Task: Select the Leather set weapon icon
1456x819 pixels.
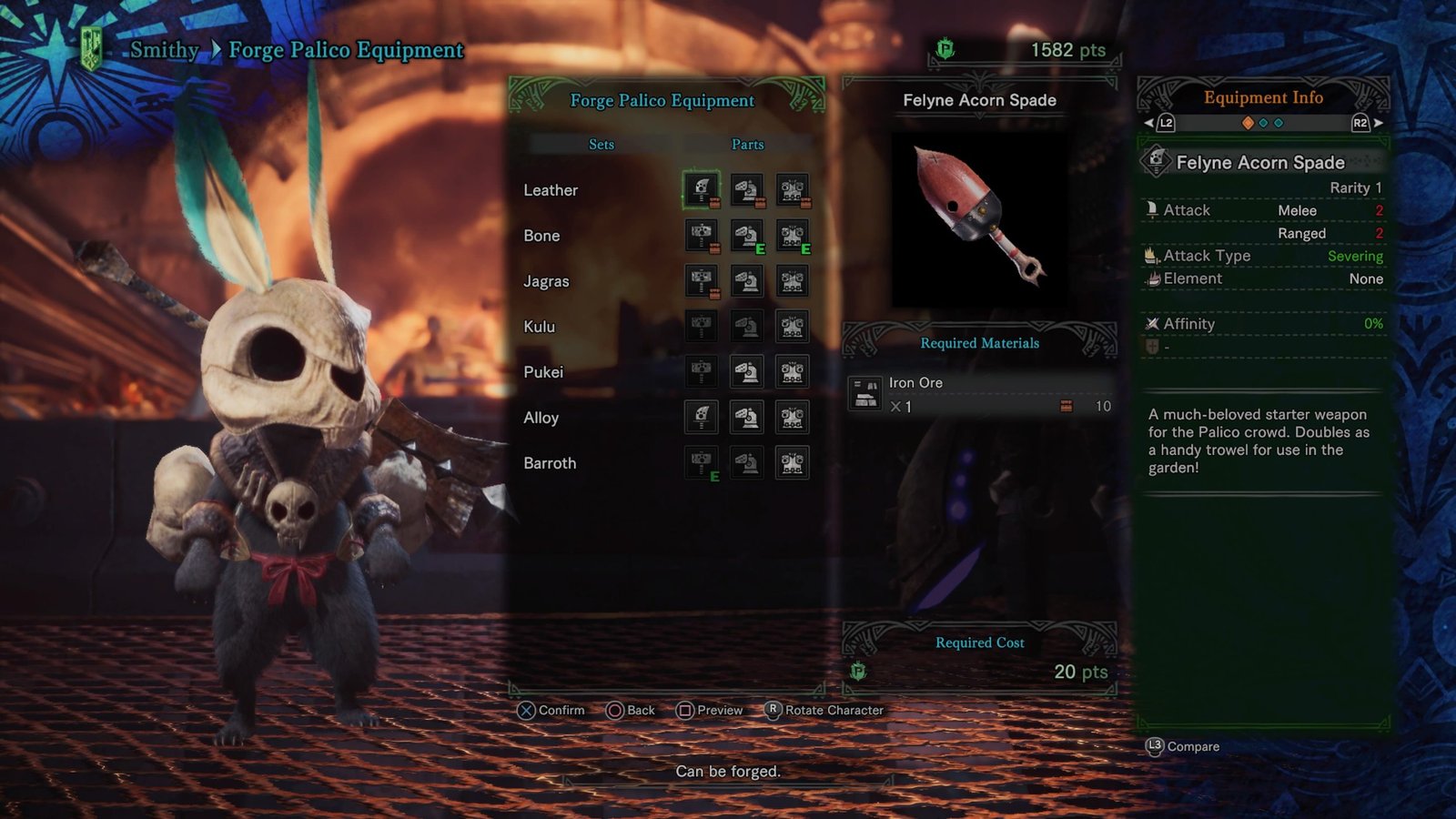Action: point(702,190)
